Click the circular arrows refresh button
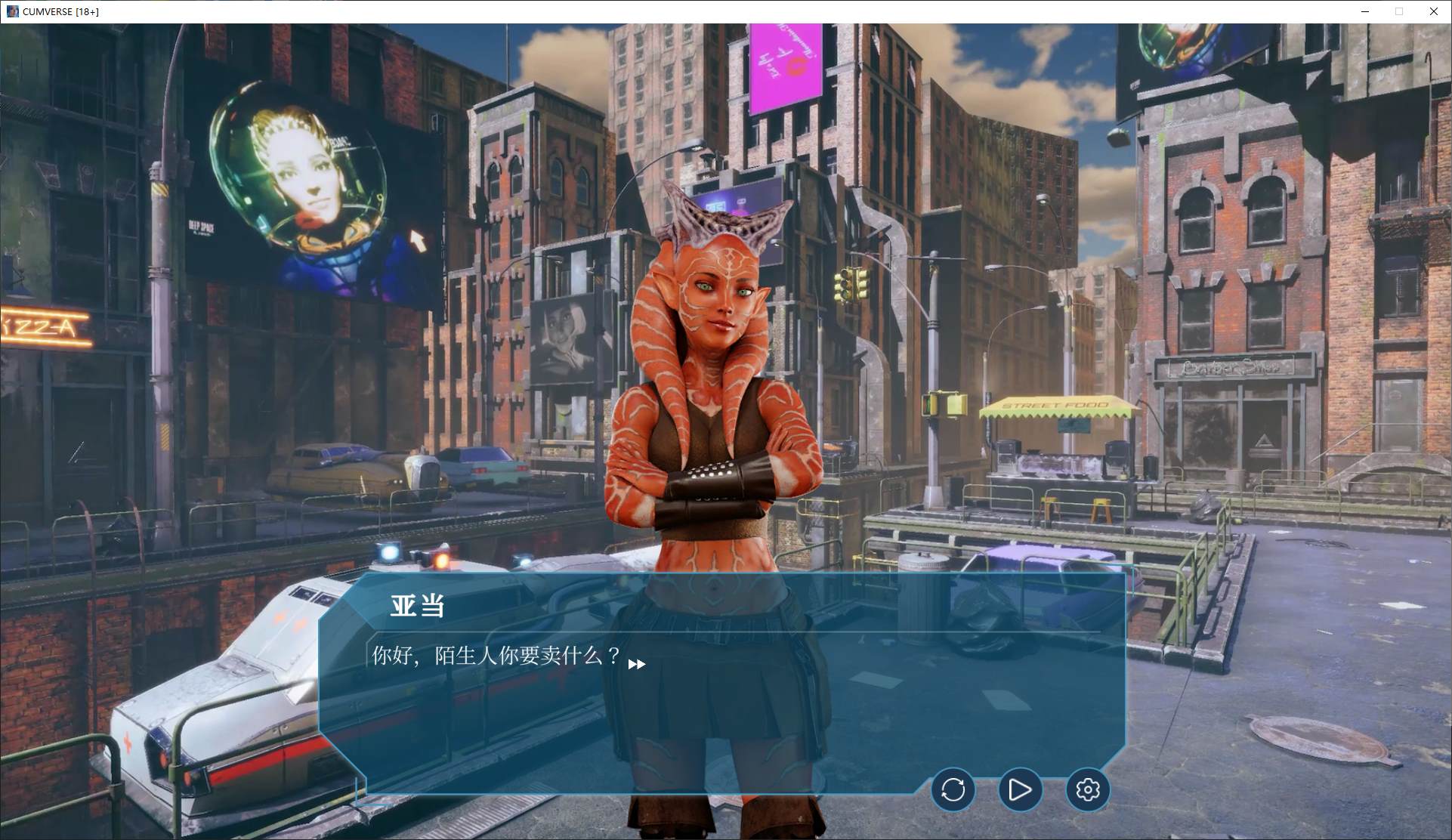Screen dimensions: 1452x840 953,789
